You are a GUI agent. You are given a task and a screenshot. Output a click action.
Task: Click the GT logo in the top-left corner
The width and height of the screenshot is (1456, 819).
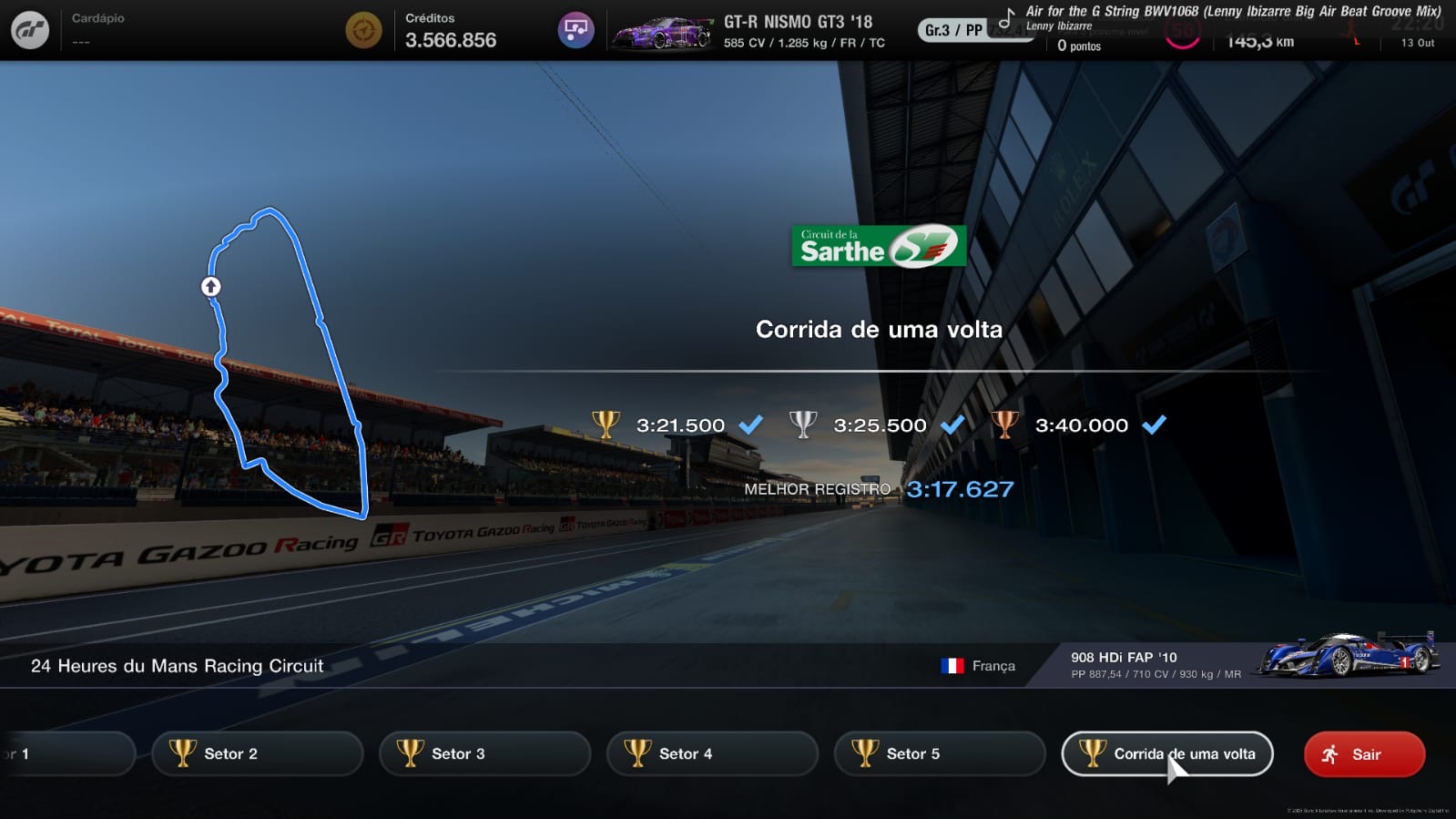point(28,29)
